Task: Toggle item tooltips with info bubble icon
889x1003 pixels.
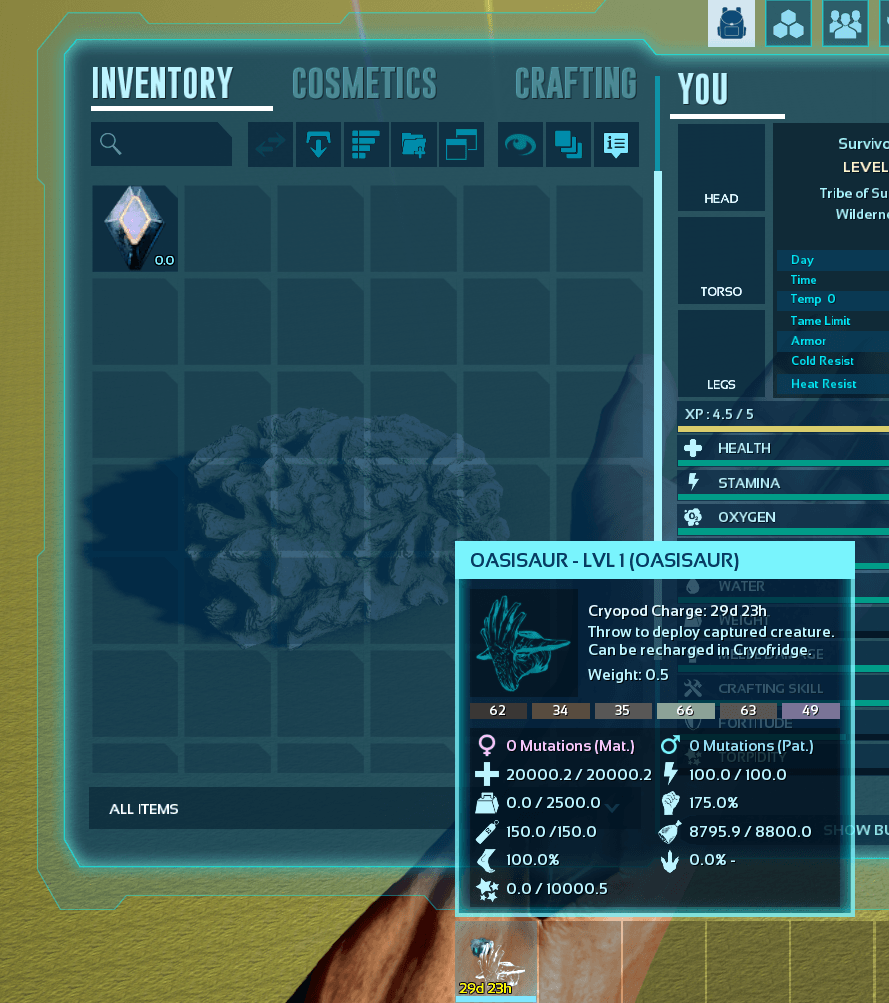Action: (616, 145)
